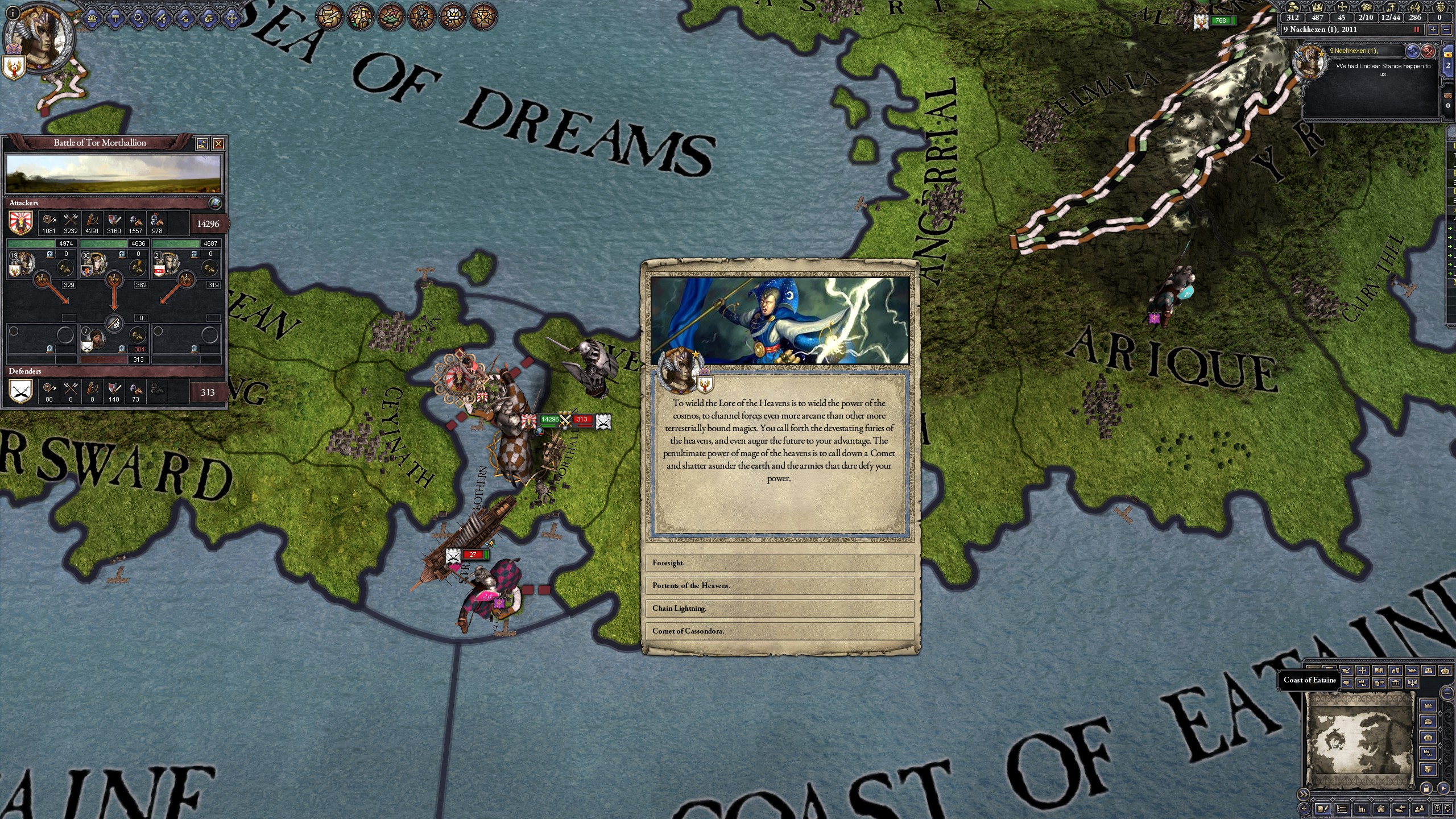Collapse the minimap with the minus button
The height and width of the screenshot is (819, 1456).
pos(1446,693)
